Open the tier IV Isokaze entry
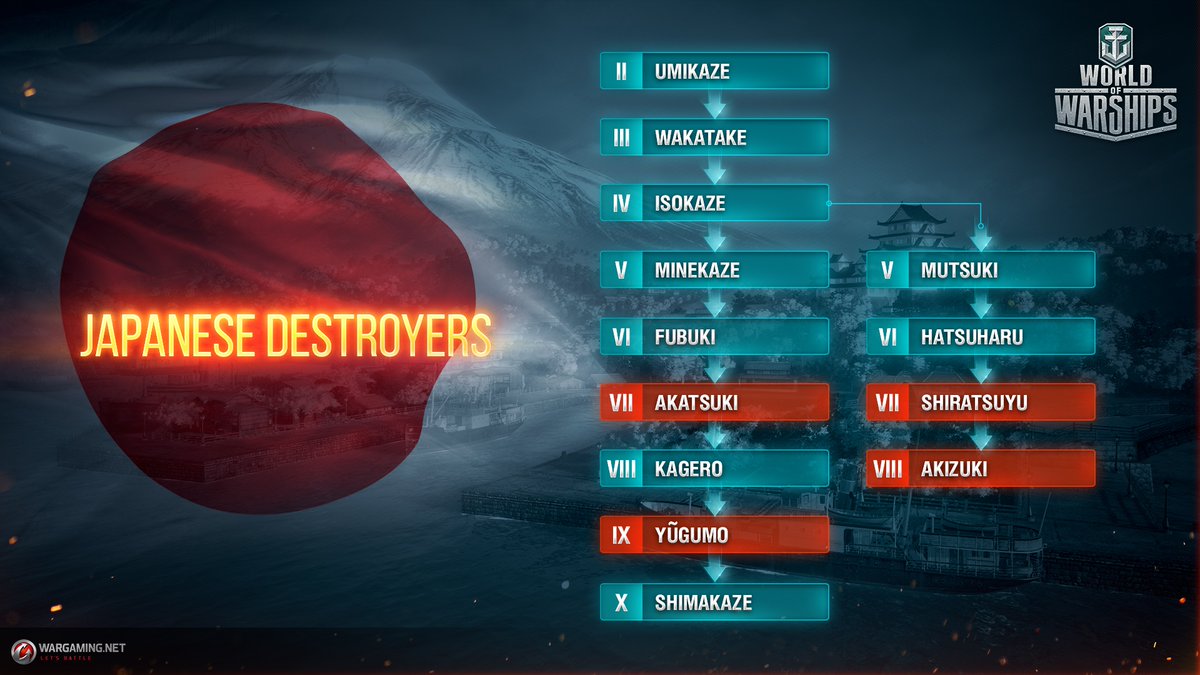This screenshot has height=675, width=1200. tap(714, 203)
